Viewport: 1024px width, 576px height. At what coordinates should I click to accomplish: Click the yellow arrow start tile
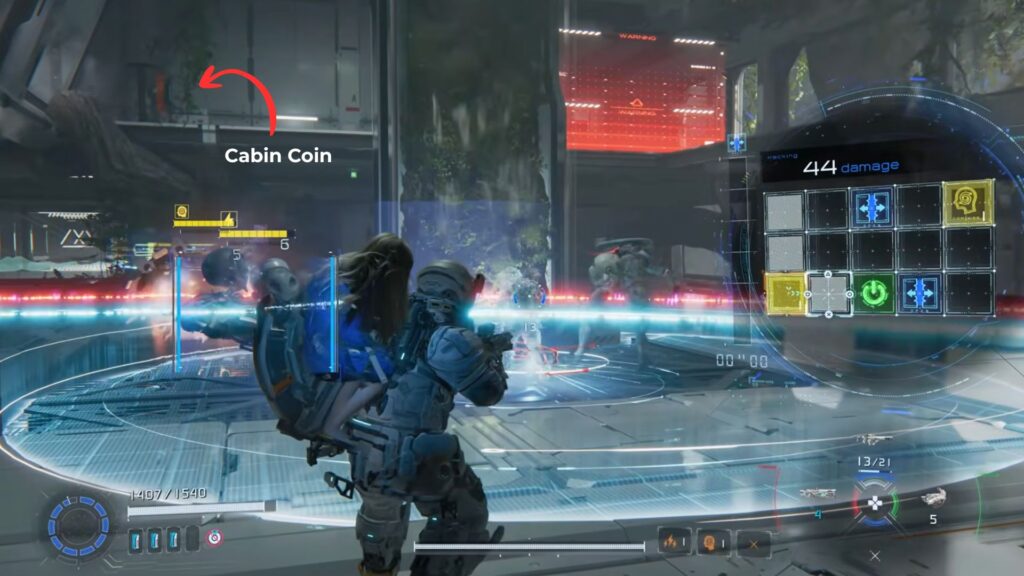click(x=785, y=295)
